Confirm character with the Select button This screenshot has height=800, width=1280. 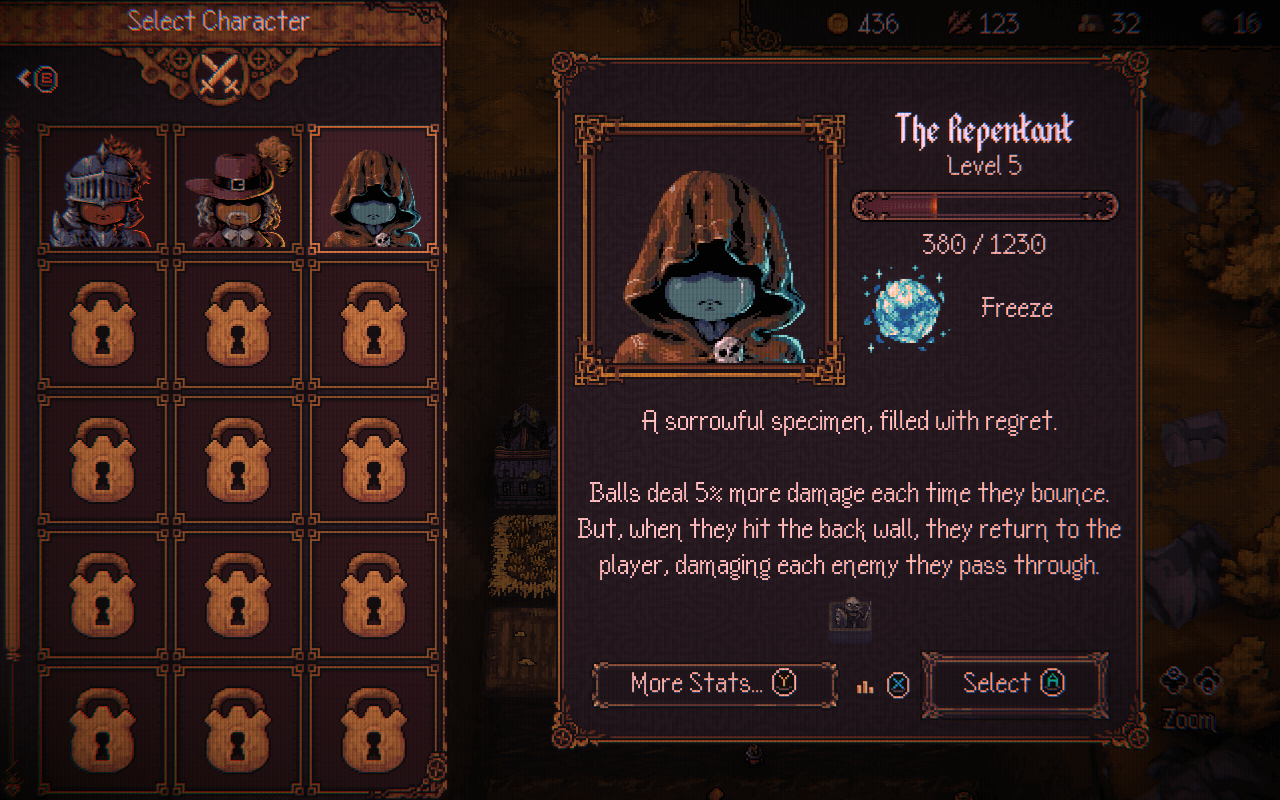[1014, 684]
